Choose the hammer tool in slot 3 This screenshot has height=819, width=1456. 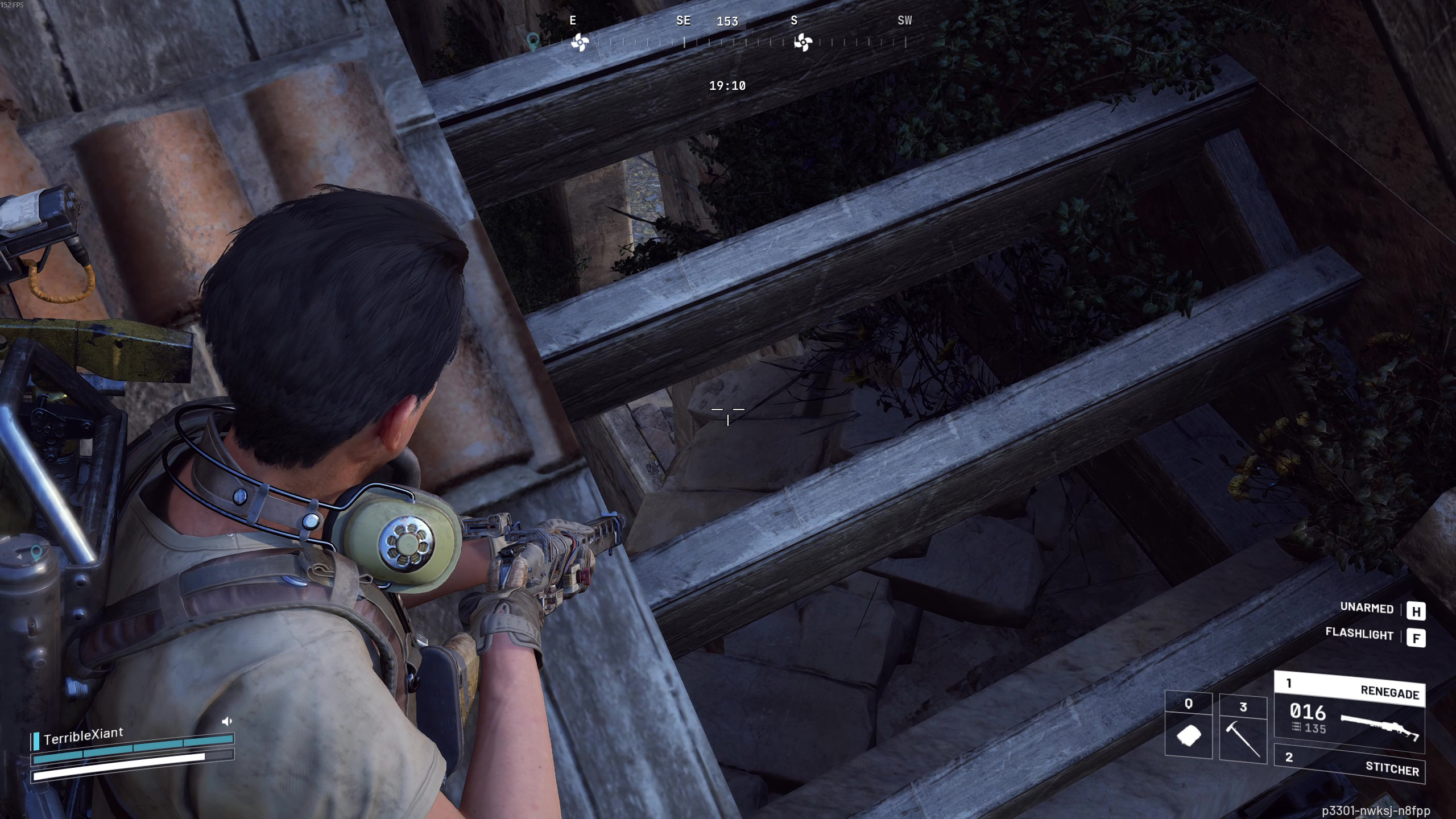[1243, 728]
